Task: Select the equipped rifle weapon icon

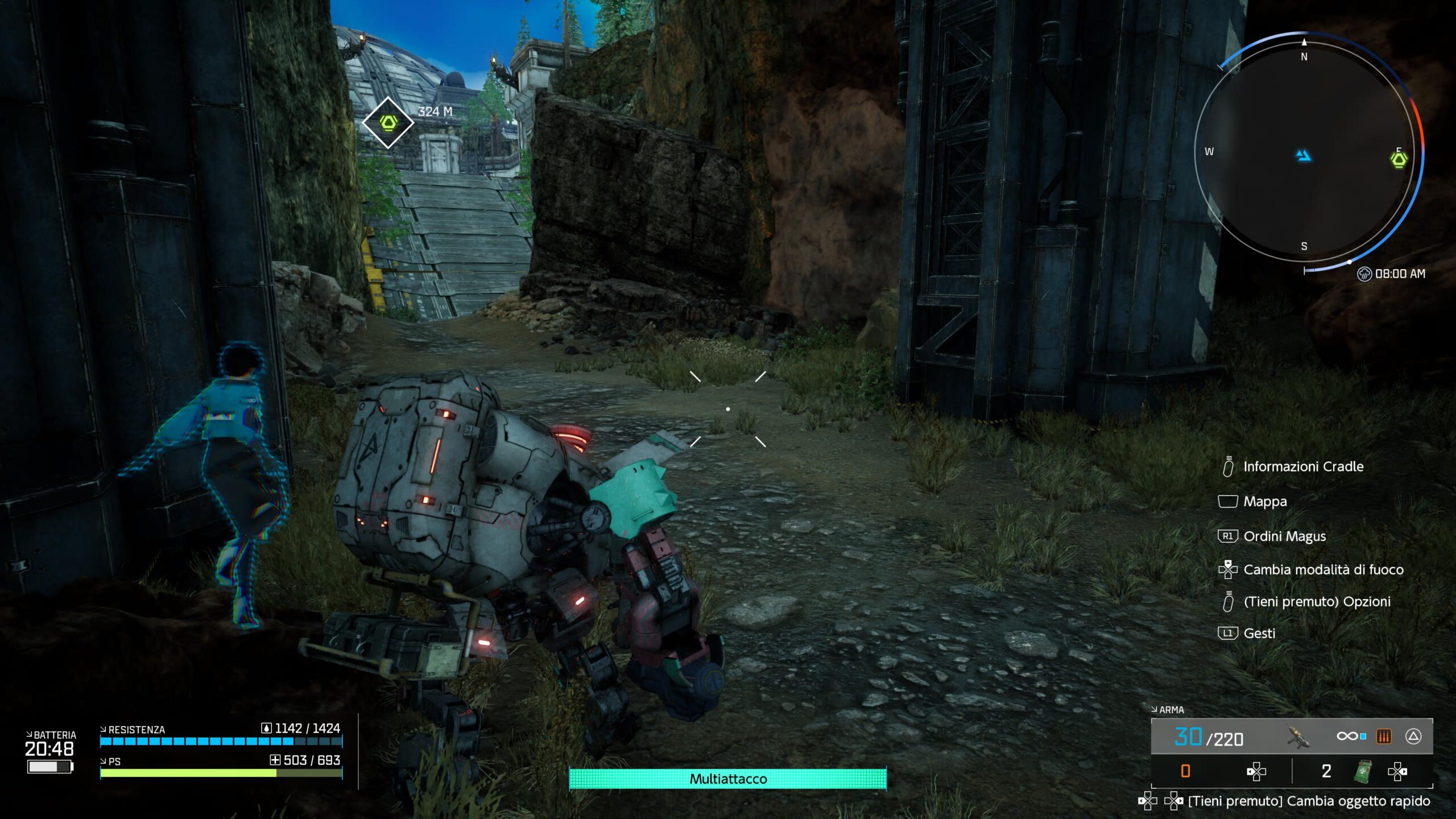Action: point(1298,737)
